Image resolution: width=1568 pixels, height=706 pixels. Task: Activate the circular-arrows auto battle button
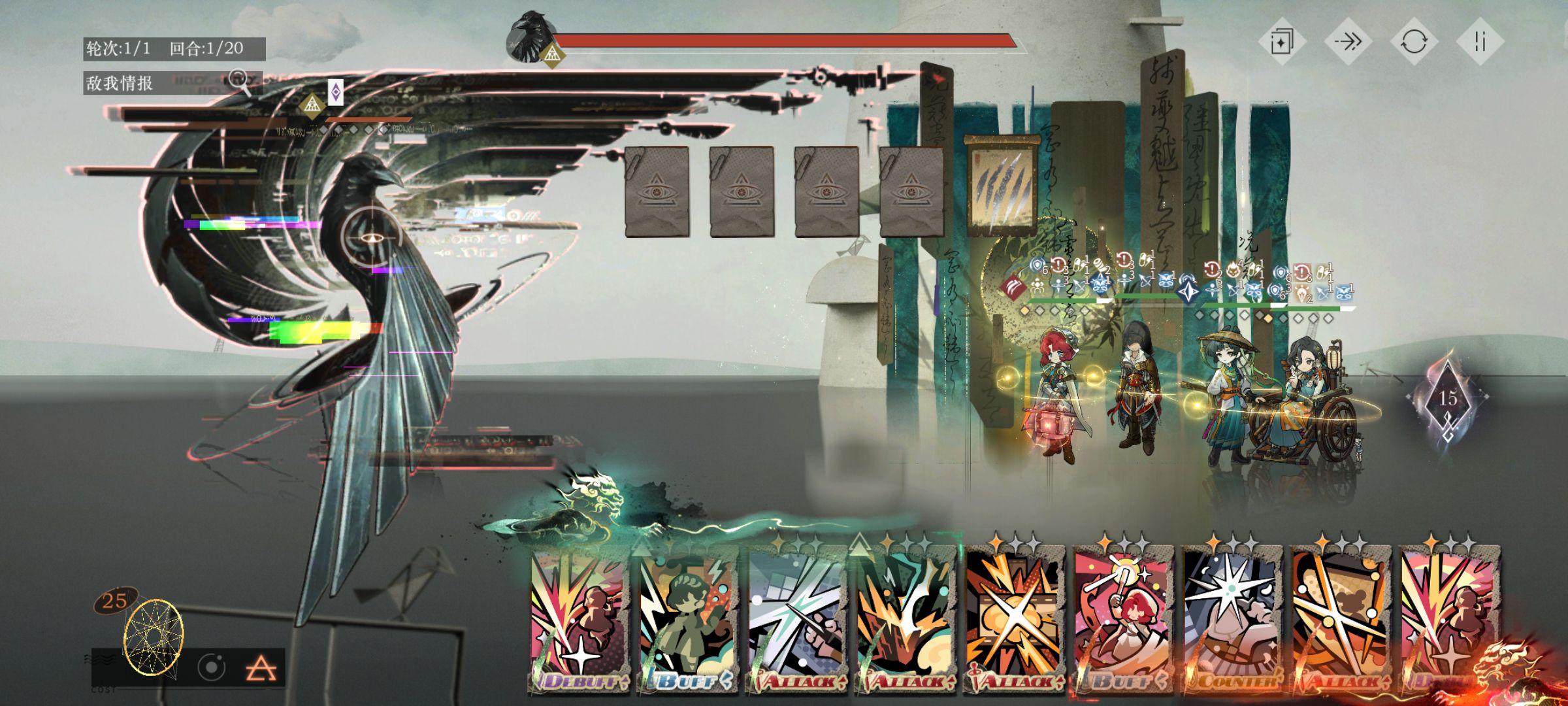coord(1414,42)
